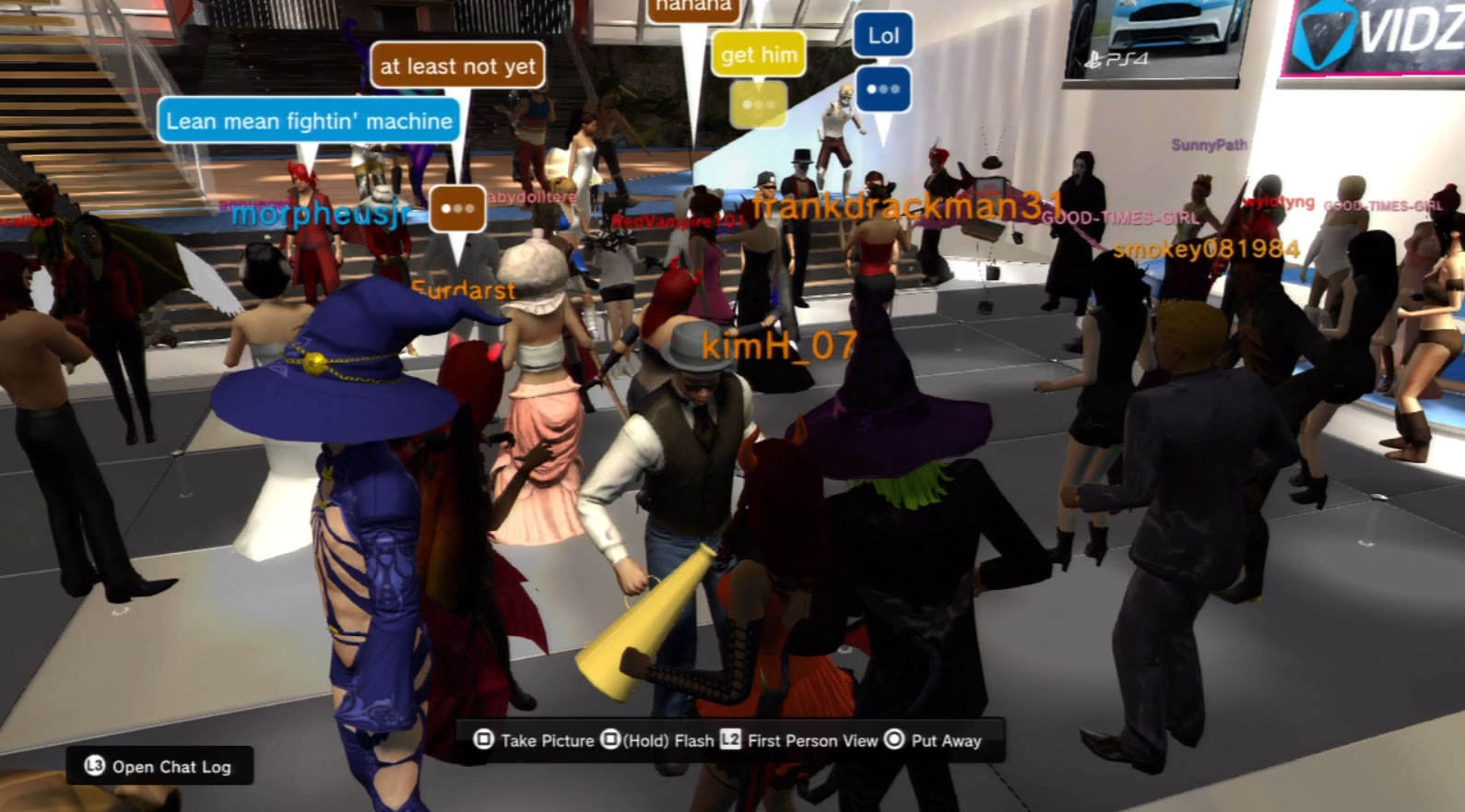The image size is (1465, 812).
Task: Select the blue "Lol" chat bubble
Action: point(883,36)
